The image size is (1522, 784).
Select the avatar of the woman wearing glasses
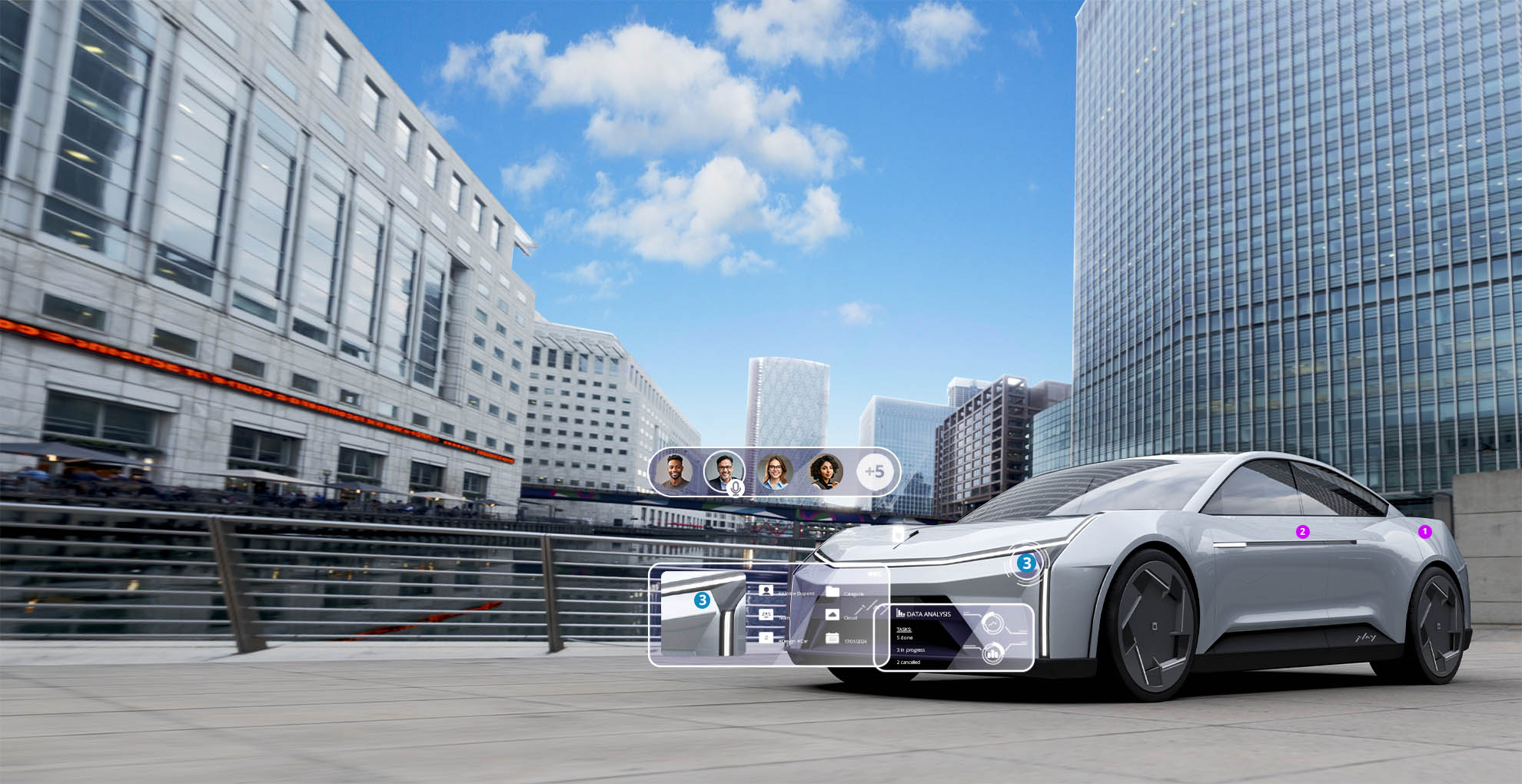(775, 471)
